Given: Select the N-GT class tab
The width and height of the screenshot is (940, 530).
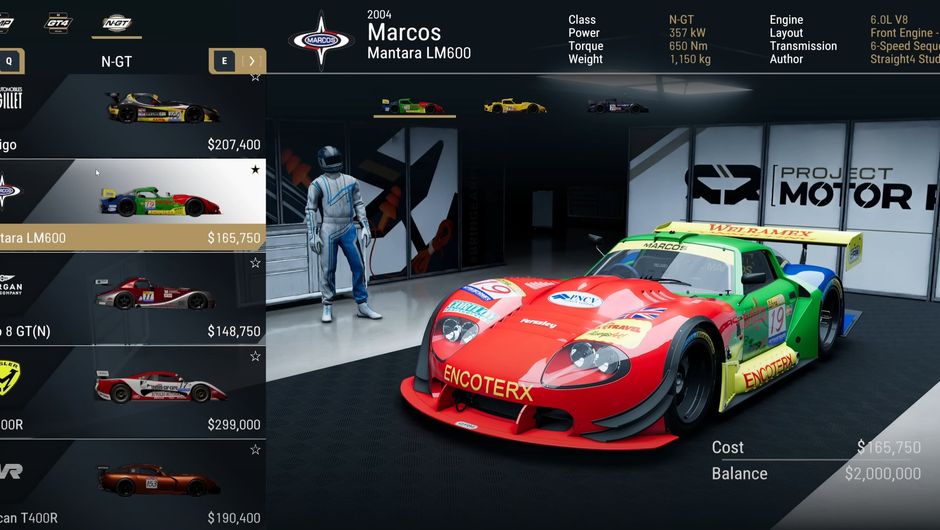Looking at the screenshot, I should coord(117,22).
